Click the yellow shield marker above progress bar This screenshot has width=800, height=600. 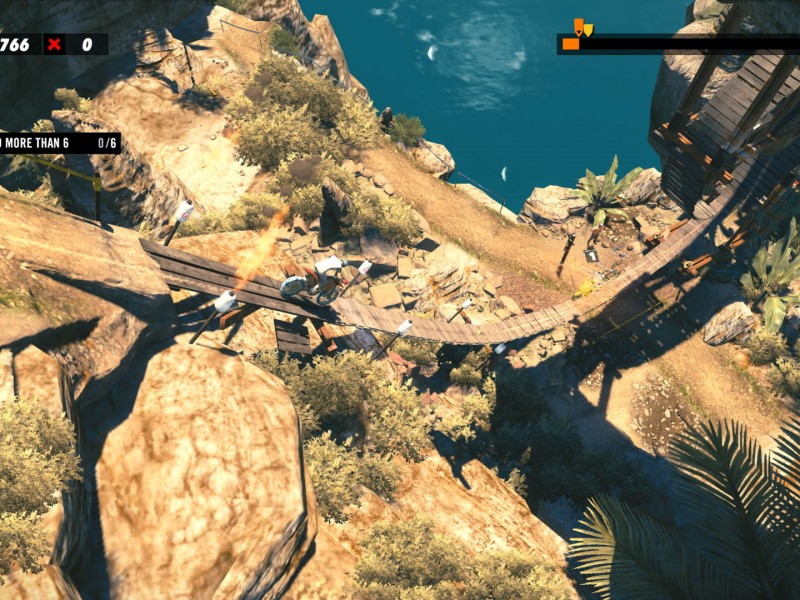click(588, 30)
